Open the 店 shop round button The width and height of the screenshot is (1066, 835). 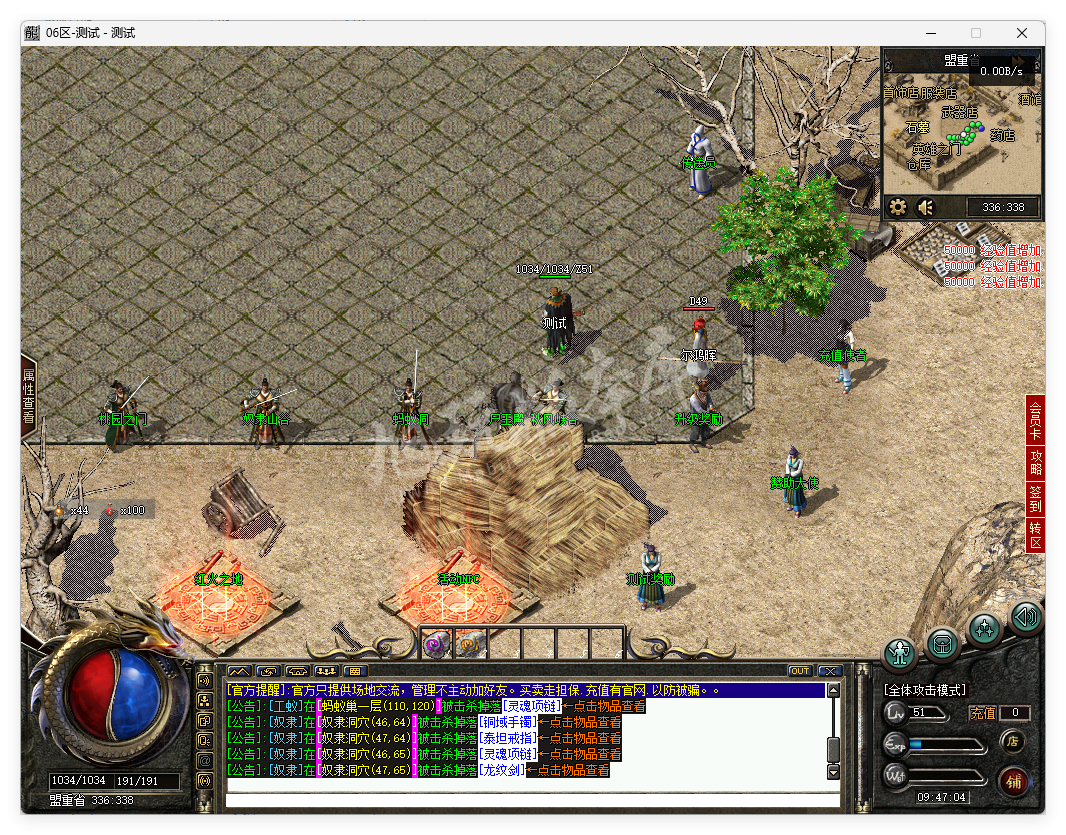[x=1011, y=741]
